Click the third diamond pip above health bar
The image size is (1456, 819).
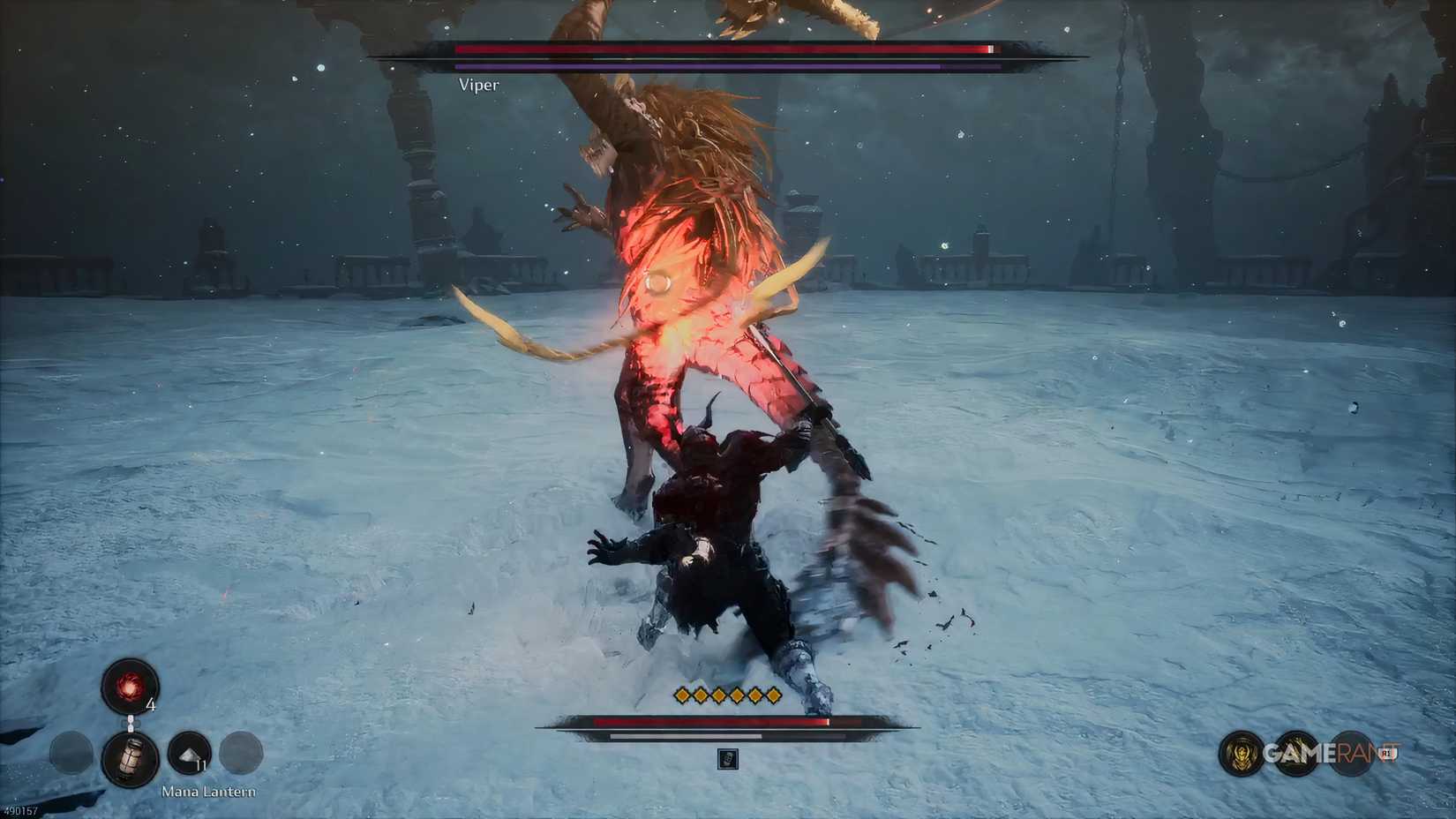tap(719, 695)
